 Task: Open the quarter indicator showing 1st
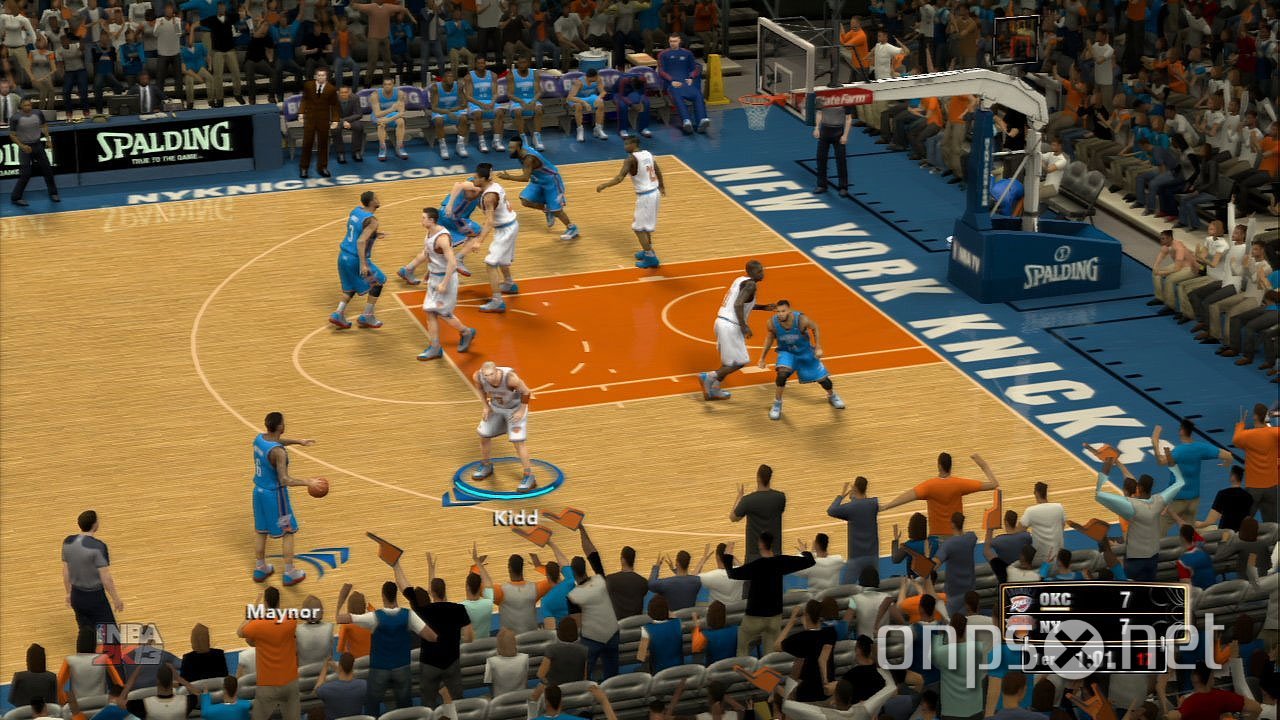click(1047, 657)
